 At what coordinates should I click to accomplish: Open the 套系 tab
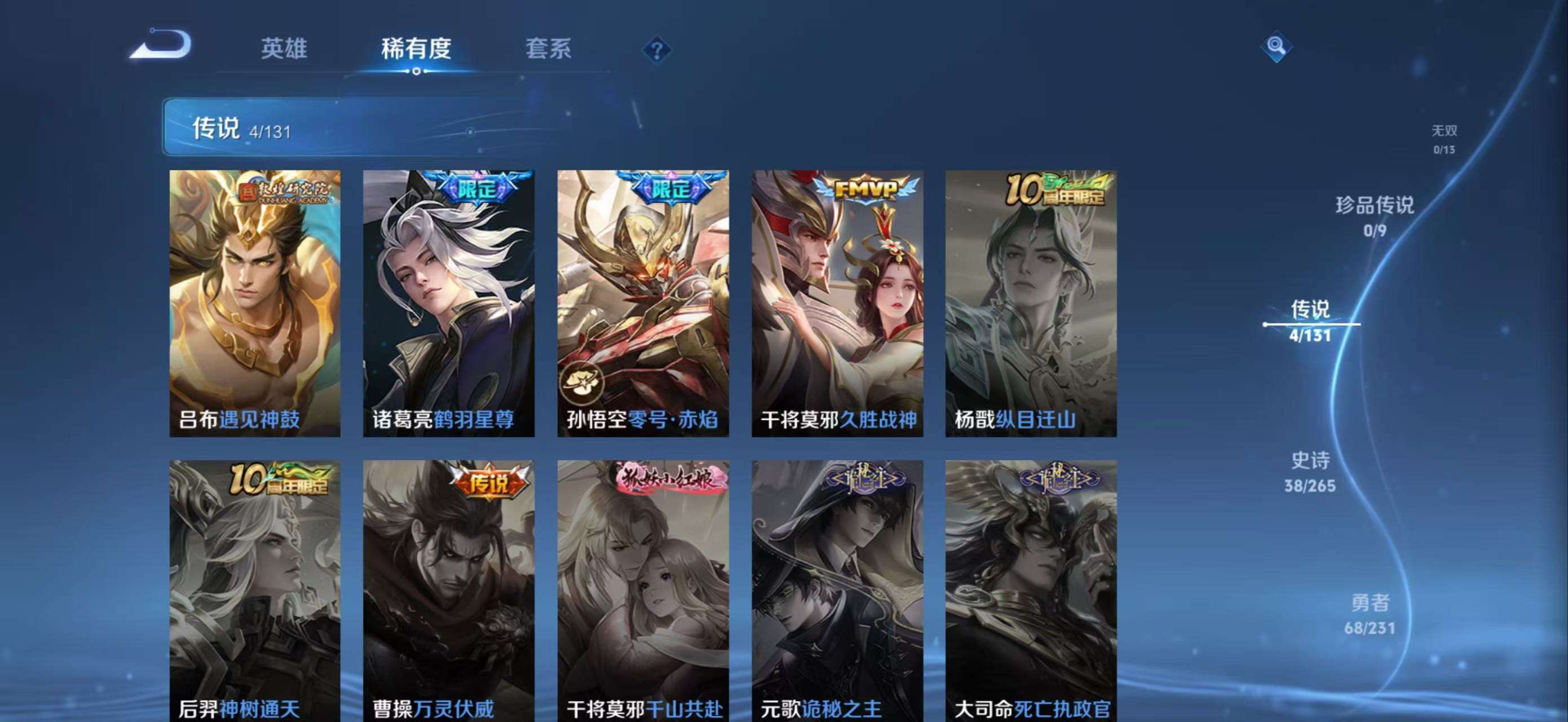pos(548,49)
